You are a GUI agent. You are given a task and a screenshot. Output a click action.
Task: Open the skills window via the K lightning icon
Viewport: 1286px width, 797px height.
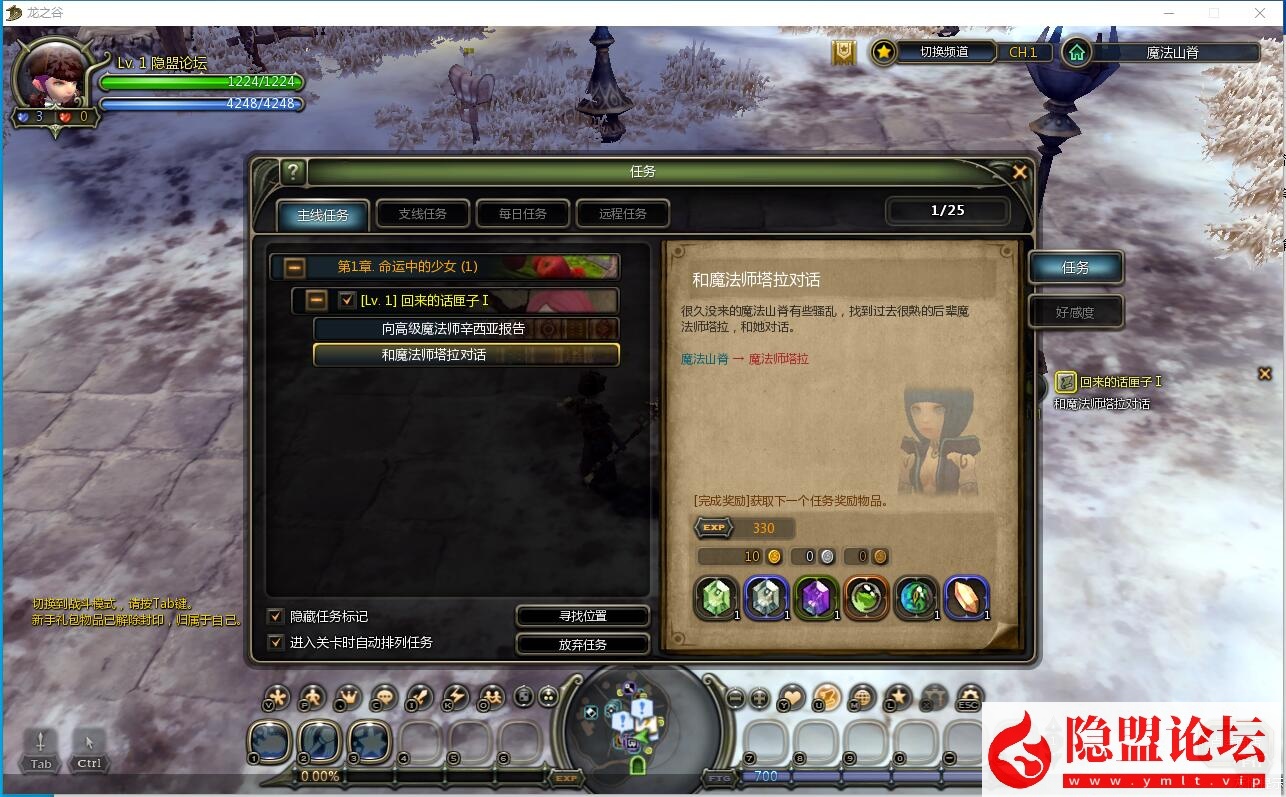[x=457, y=697]
